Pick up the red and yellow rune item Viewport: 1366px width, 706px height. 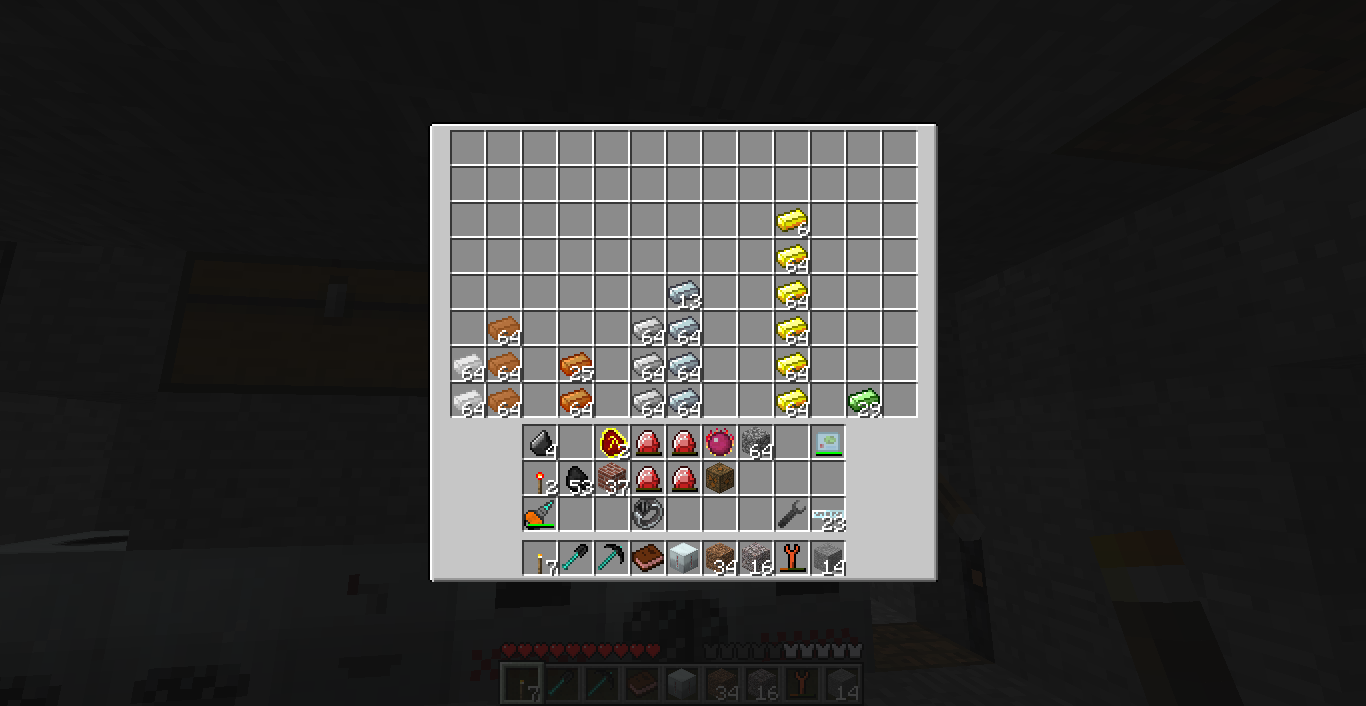click(x=612, y=442)
